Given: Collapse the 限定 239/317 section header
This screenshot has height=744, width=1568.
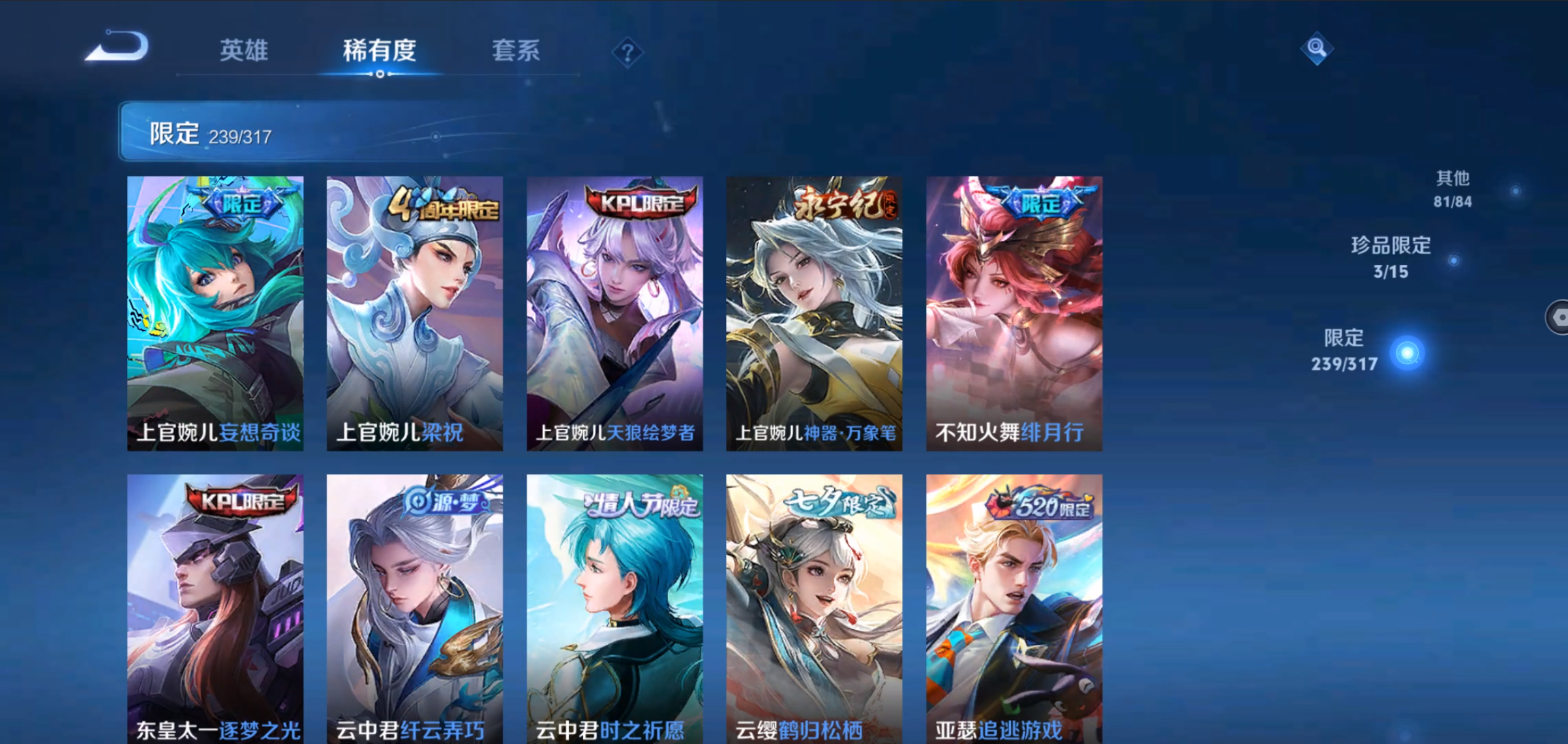Looking at the screenshot, I should 326,132.
